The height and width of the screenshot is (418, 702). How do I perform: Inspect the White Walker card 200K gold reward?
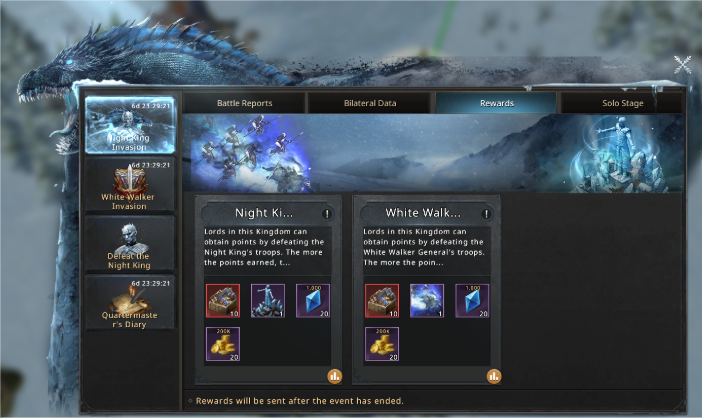point(381,344)
